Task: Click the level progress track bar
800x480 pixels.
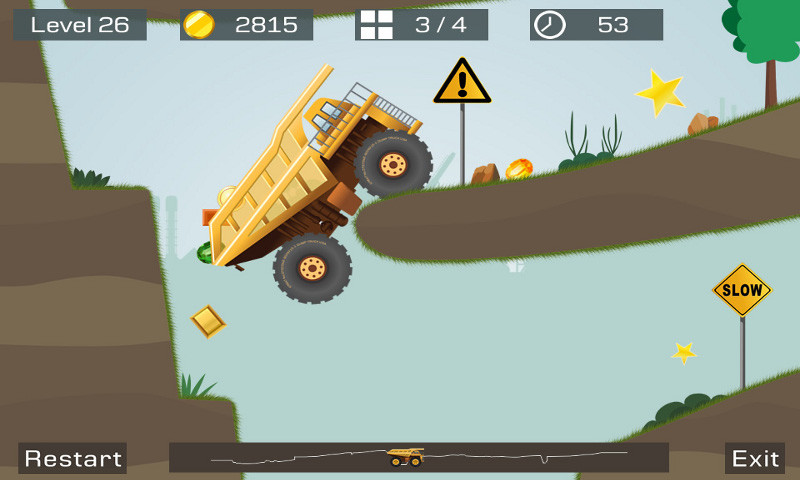Action: [419, 457]
